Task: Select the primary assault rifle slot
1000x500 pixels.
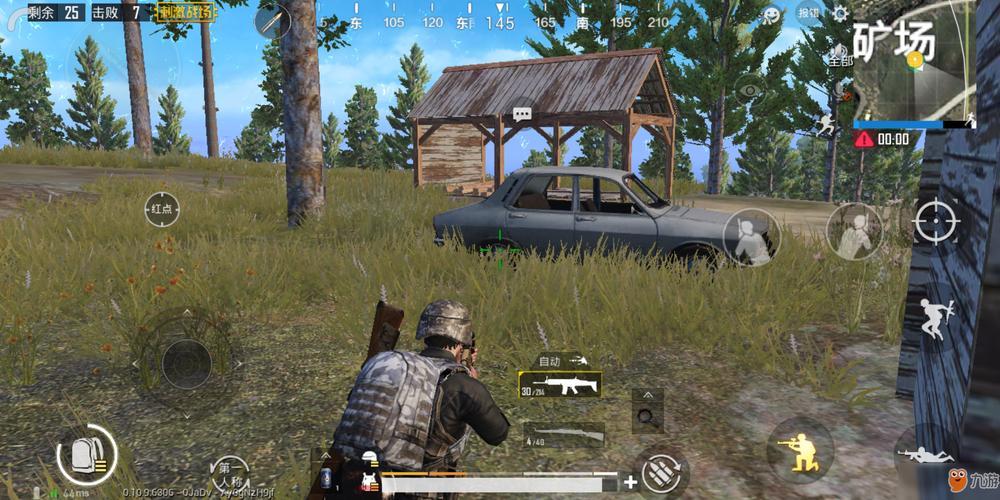Action: click(x=560, y=385)
